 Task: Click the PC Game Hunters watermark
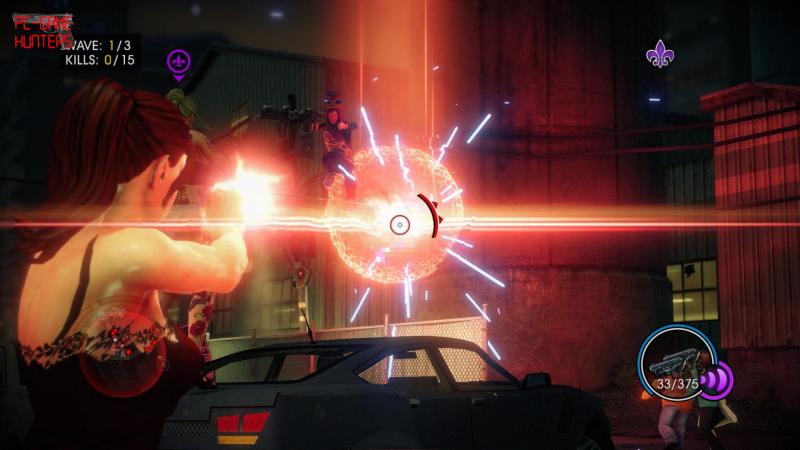(x=42, y=31)
